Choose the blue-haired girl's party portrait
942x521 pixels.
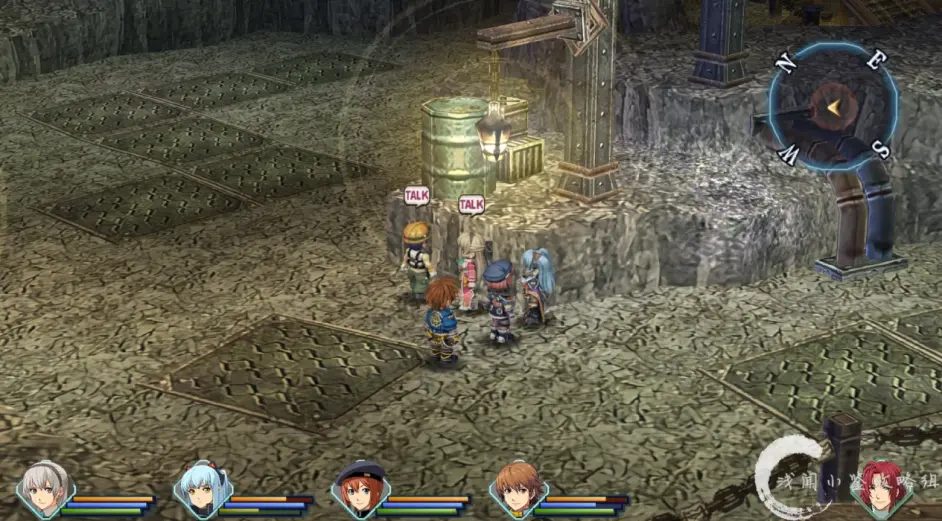point(201,490)
